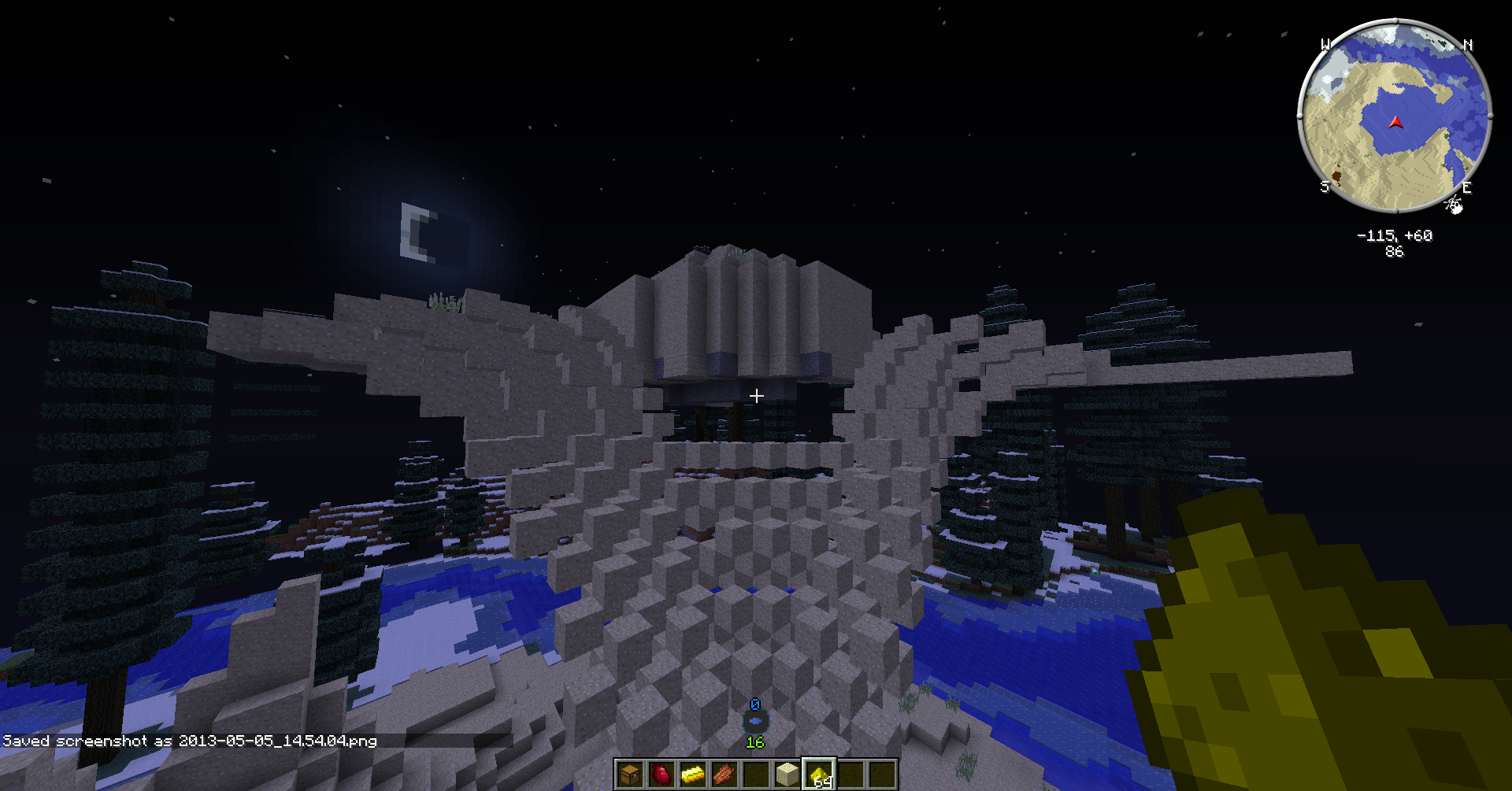Click the circular minimap

(x=1394, y=116)
